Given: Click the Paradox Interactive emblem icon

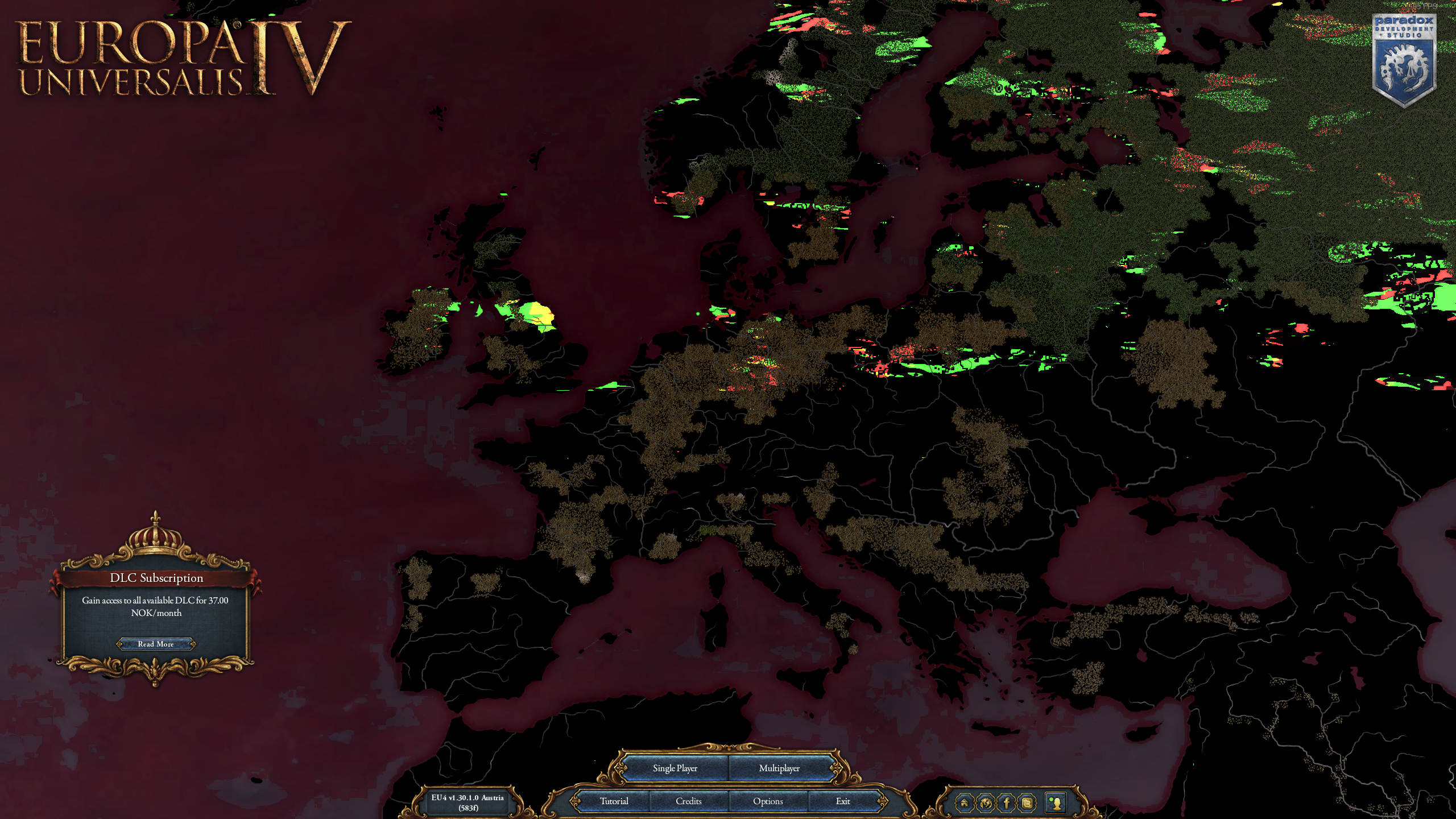Looking at the screenshot, I should coord(986,804).
